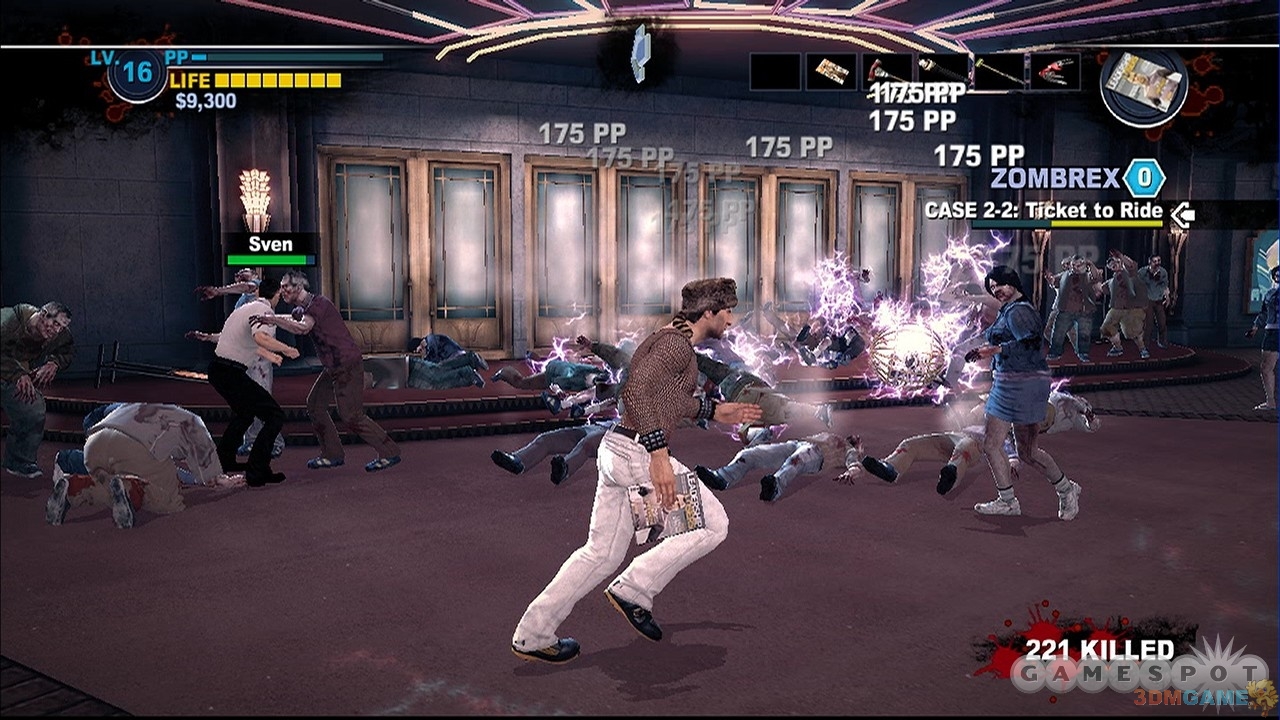The image size is (1280, 720).
Task: Open the Case 2-2 Ticket to Ride tracker
Action: pos(1044,211)
